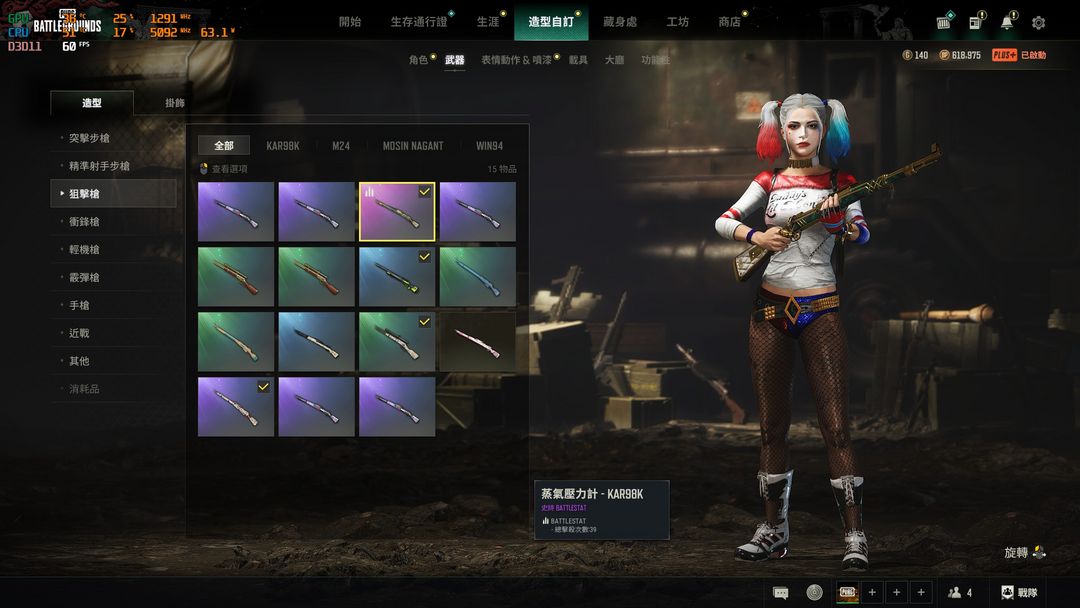The image size is (1080, 608).
Task: Switch to the 掛飾 charms tab
Action: click(175, 103)
